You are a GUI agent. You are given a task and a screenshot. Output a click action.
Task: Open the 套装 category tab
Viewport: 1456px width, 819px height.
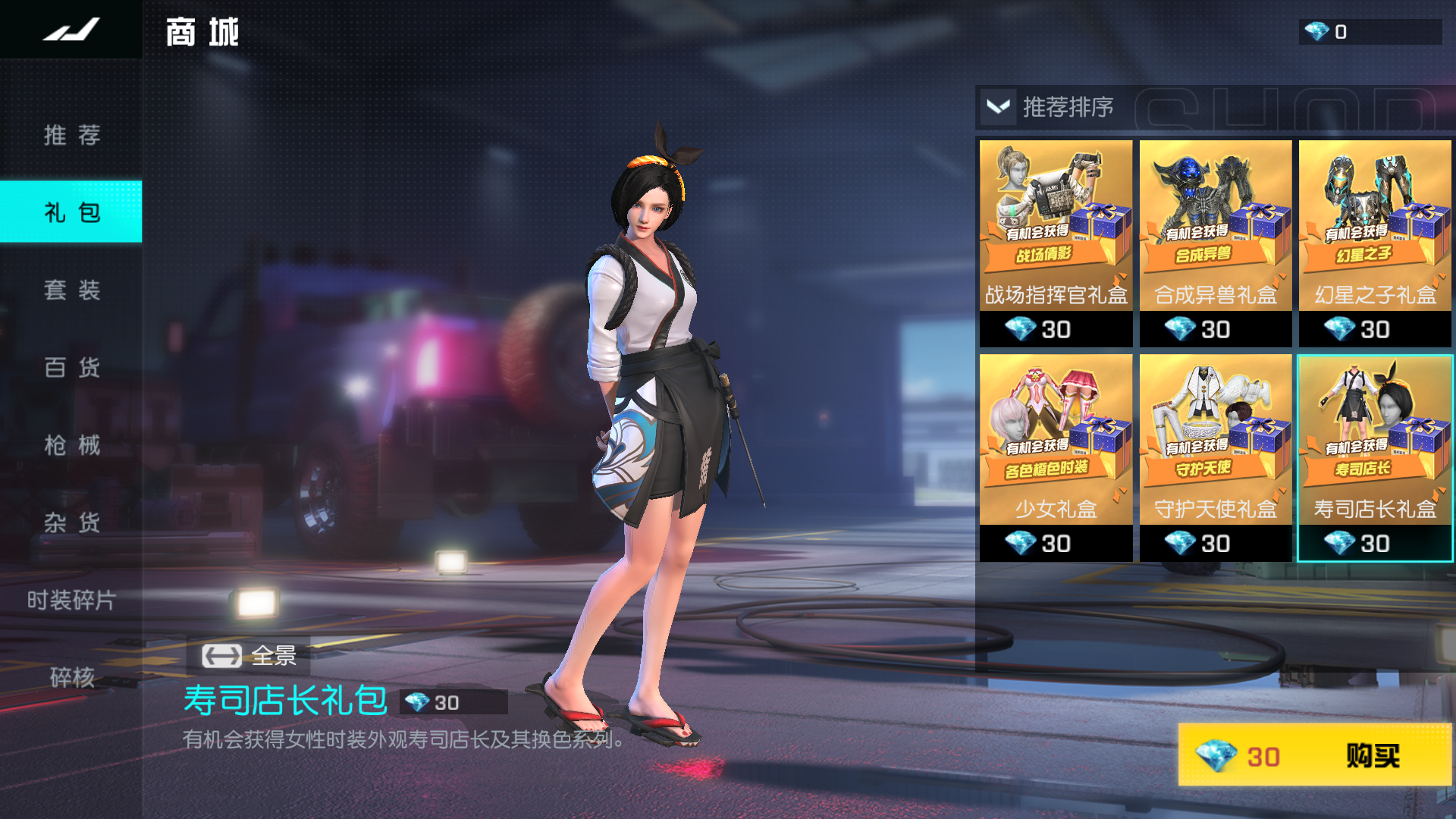pyautogui.click(x=71, y=290)
